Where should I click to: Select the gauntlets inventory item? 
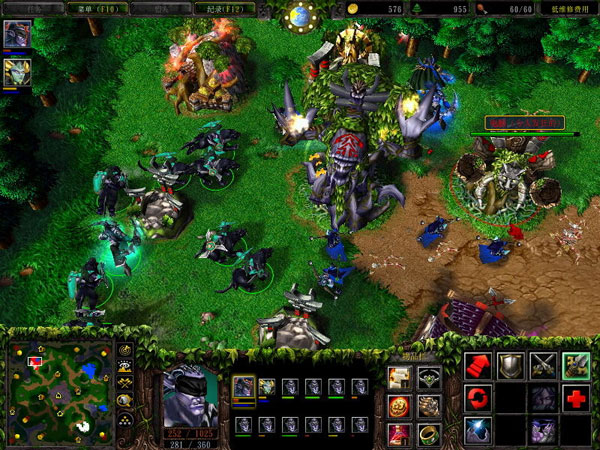pyautogui.click(x=429, y=405)
